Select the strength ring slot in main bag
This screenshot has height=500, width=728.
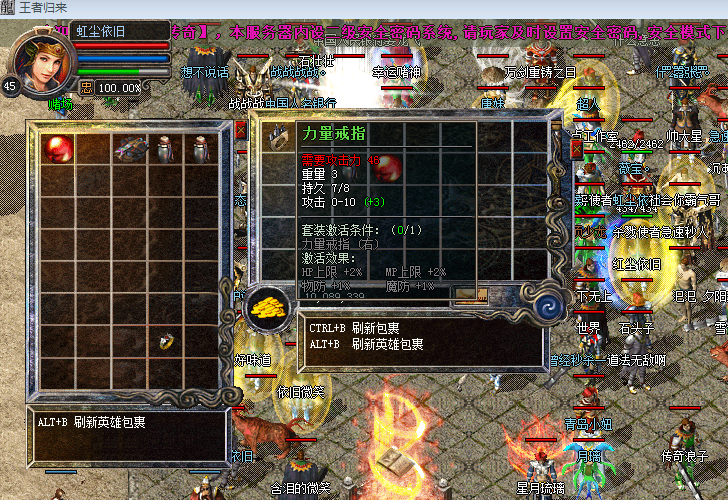coord(278,138)
